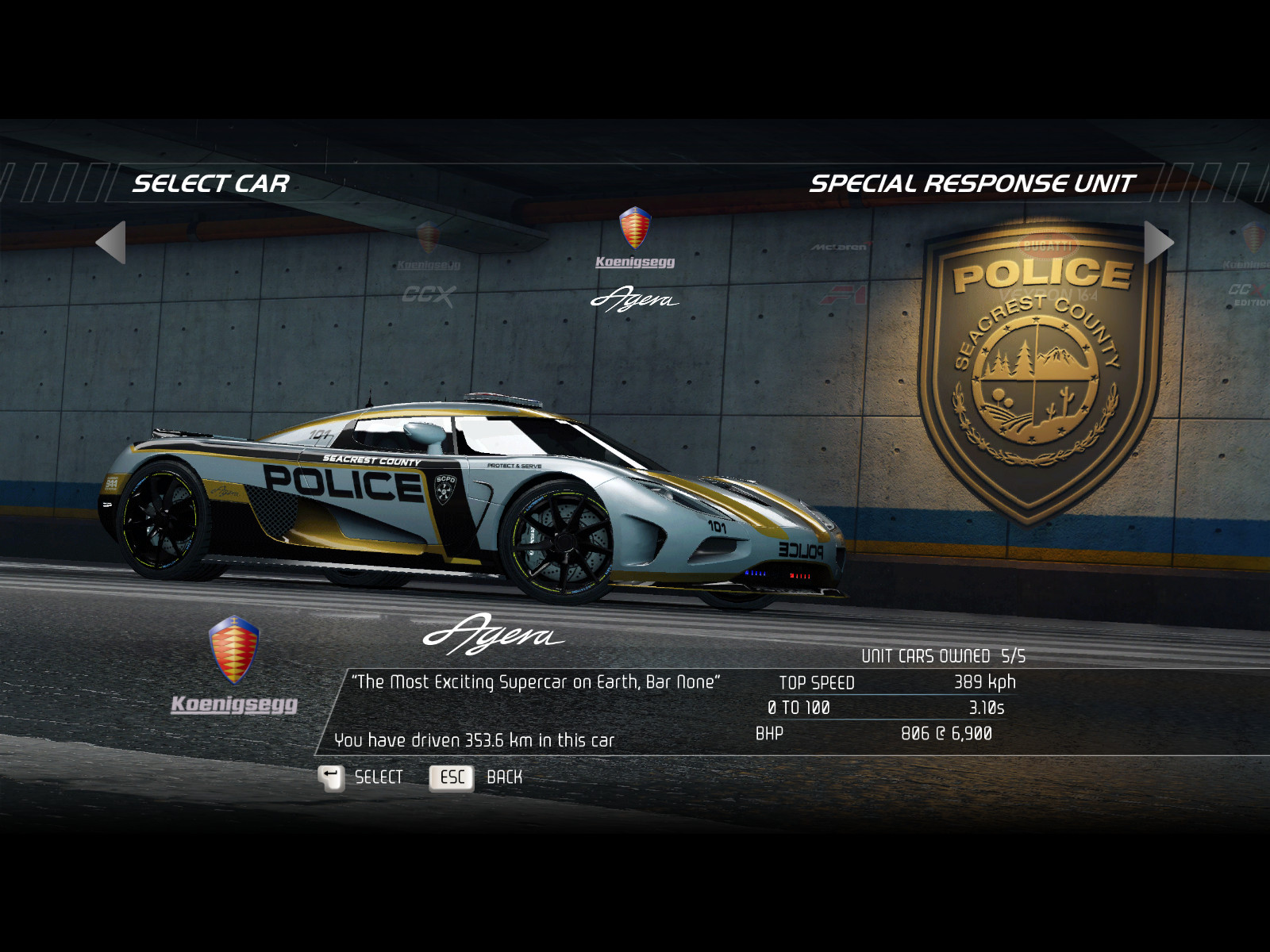Go to the next car with the right arrow
Image resolution: width=1270 pixels, height=952 pixels.
coord(1158,242)
